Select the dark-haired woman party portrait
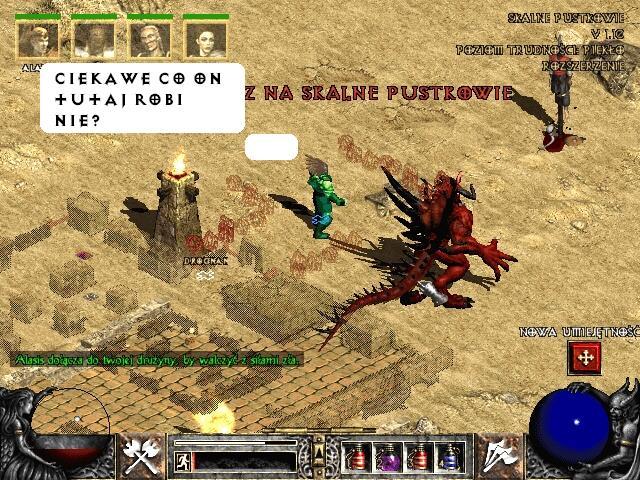This screenshot has width=640, height=480. point(206,41)
